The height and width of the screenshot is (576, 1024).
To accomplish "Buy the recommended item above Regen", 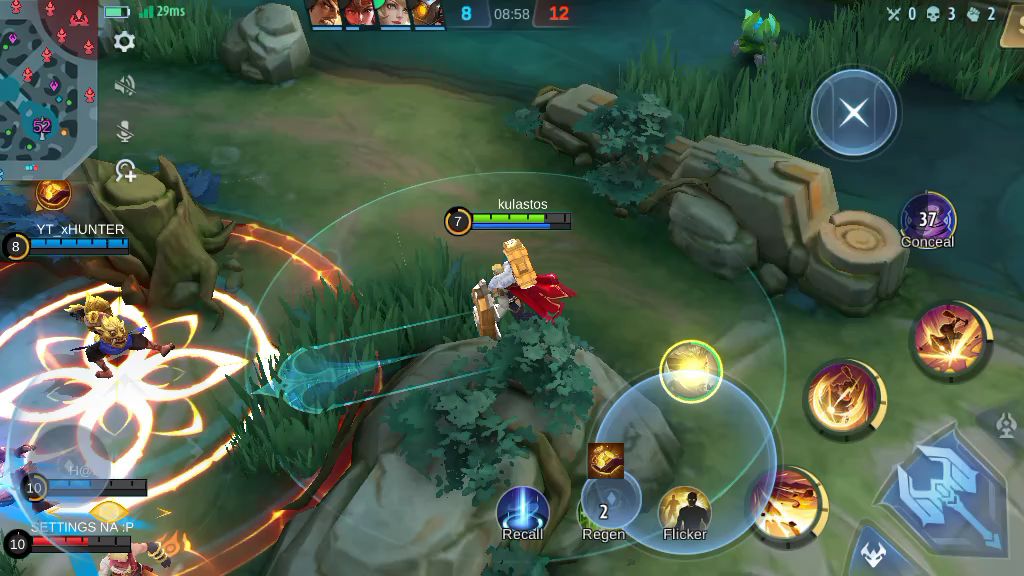I will [605, 460].
